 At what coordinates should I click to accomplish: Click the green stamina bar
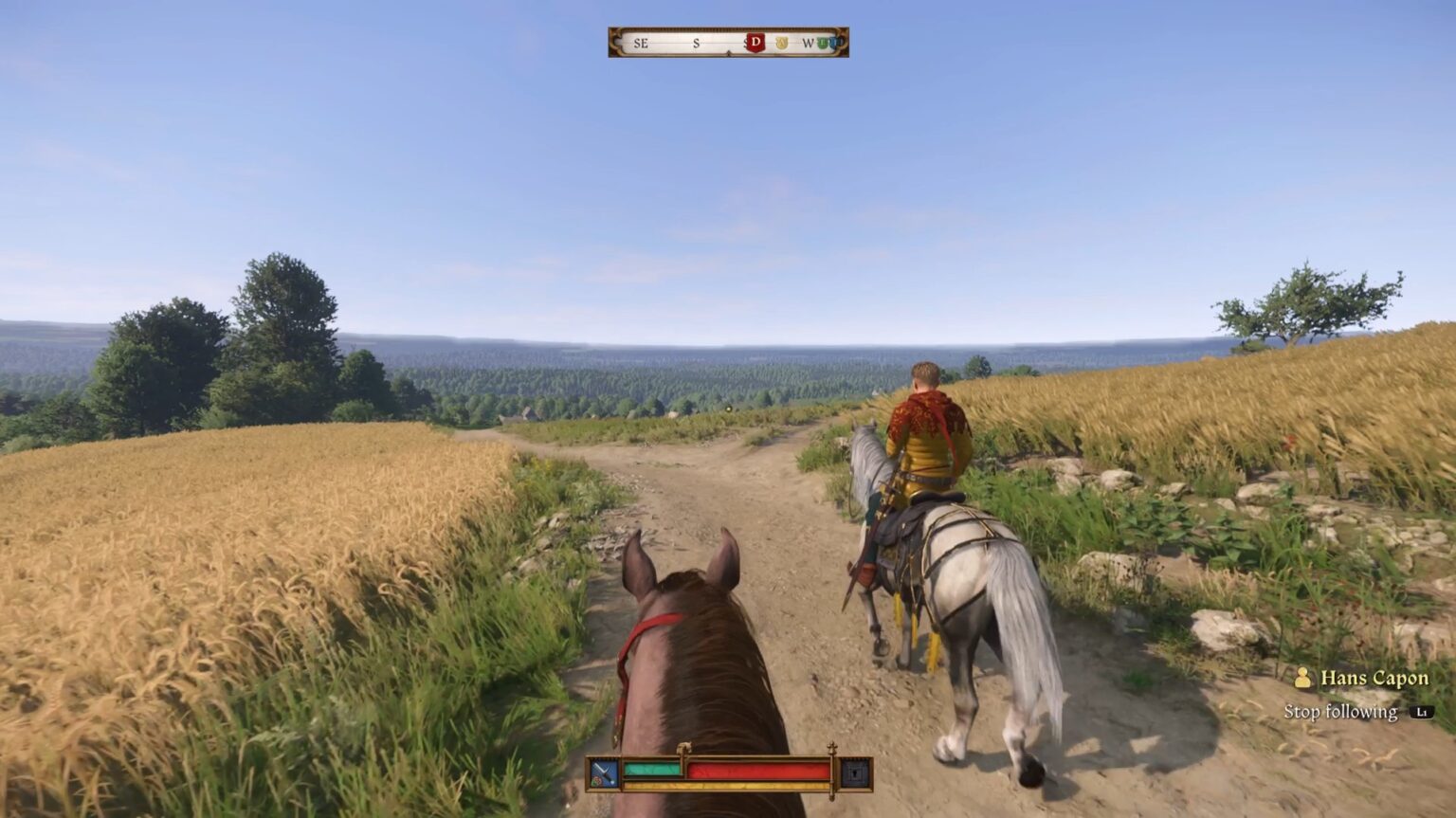click(653, 769)
